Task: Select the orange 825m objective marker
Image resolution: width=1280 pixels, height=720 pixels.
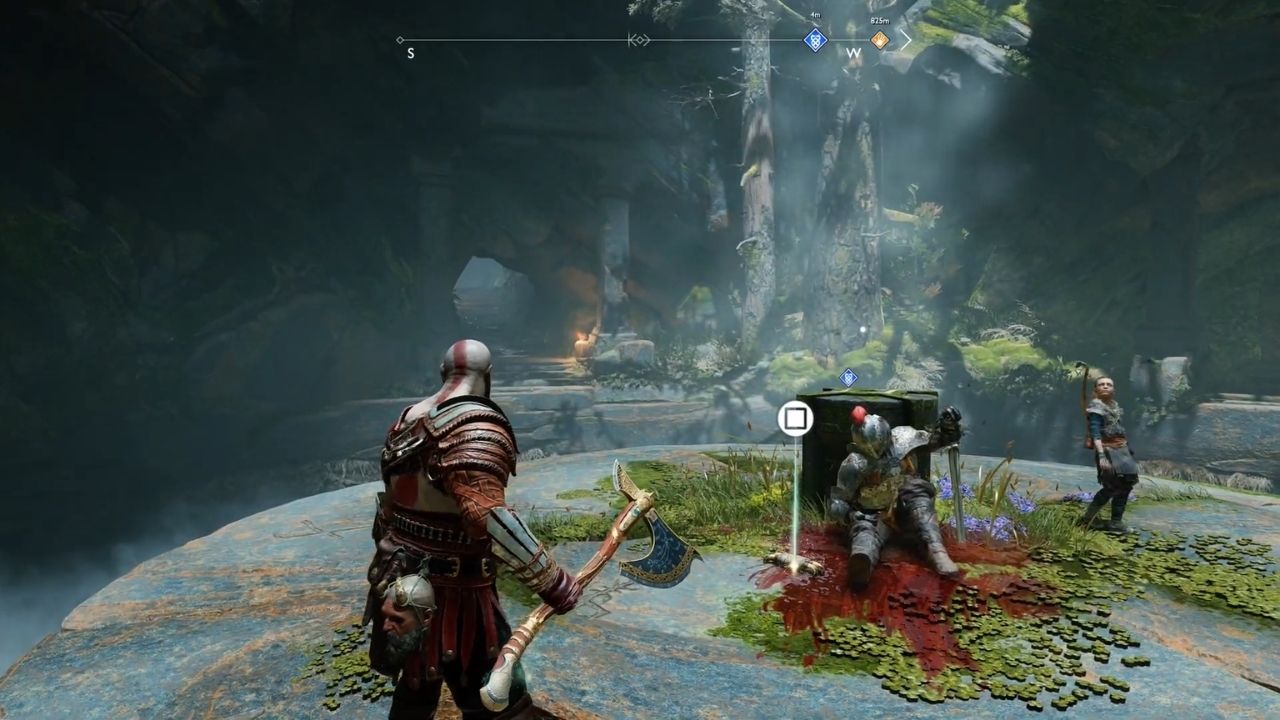Action: click(879, 40)
